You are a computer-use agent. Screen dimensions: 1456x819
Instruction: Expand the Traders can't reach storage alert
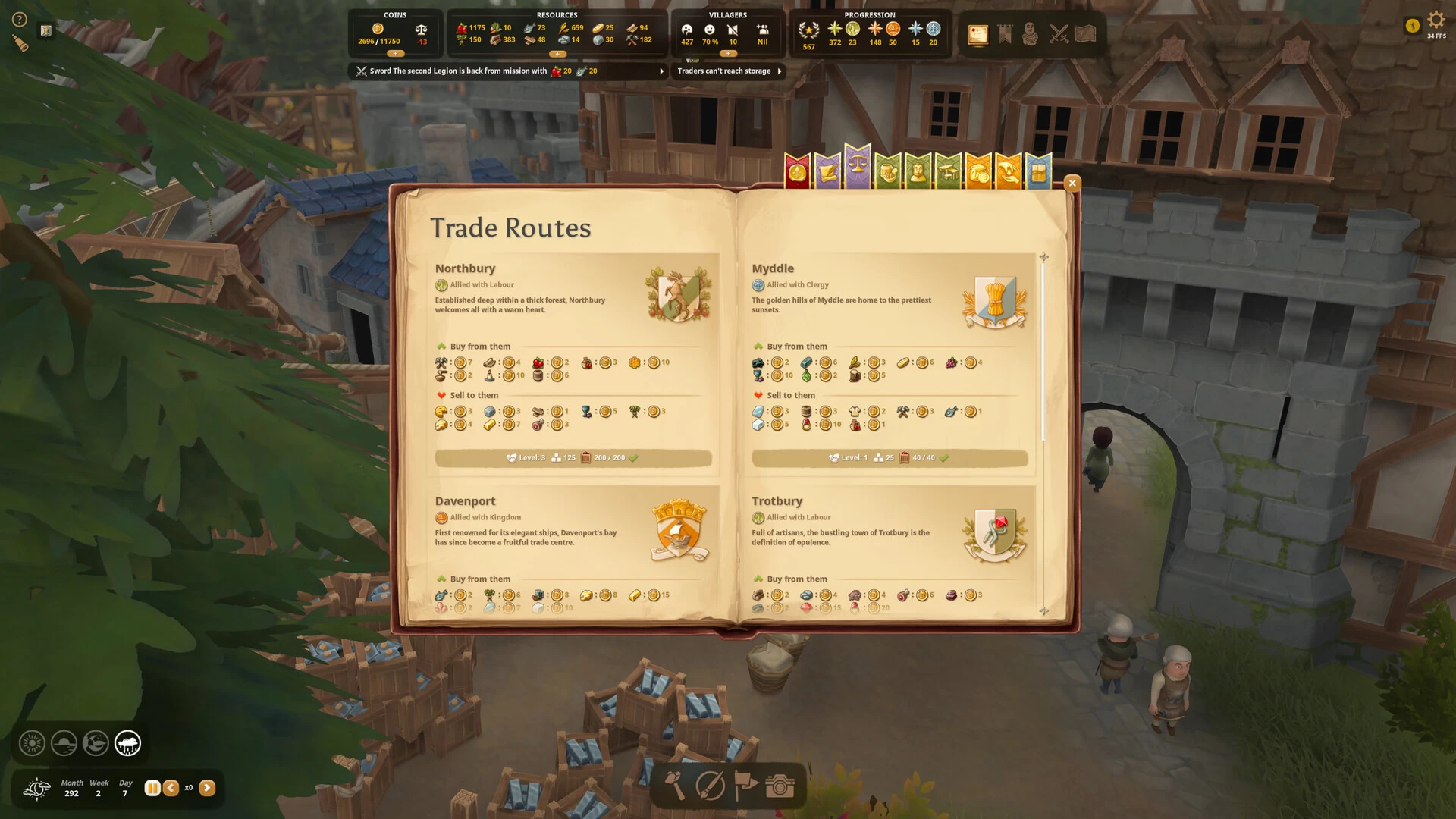click(779, 71)
